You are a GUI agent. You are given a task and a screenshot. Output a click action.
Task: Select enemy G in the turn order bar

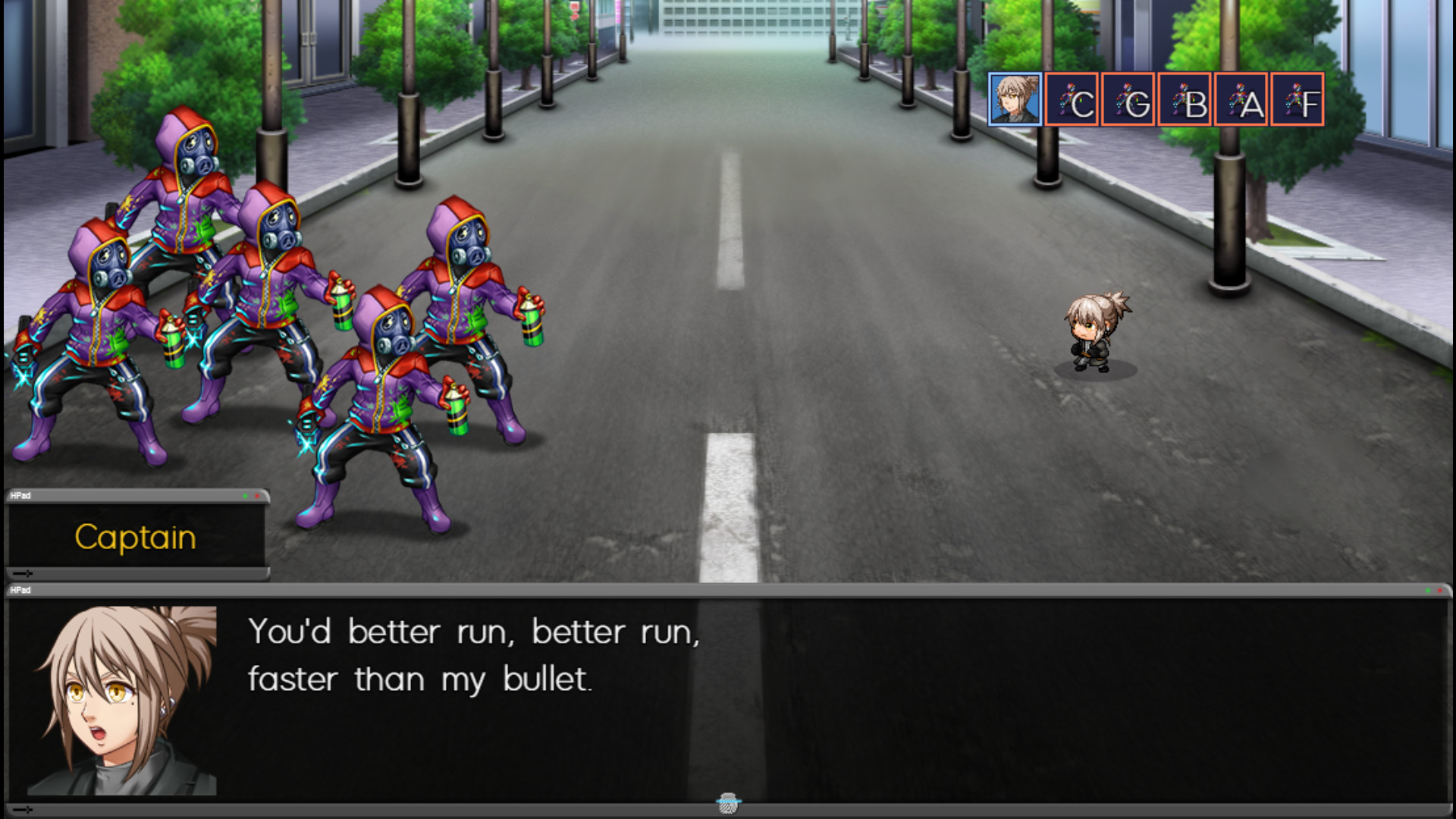click(x=1130, y=99)
